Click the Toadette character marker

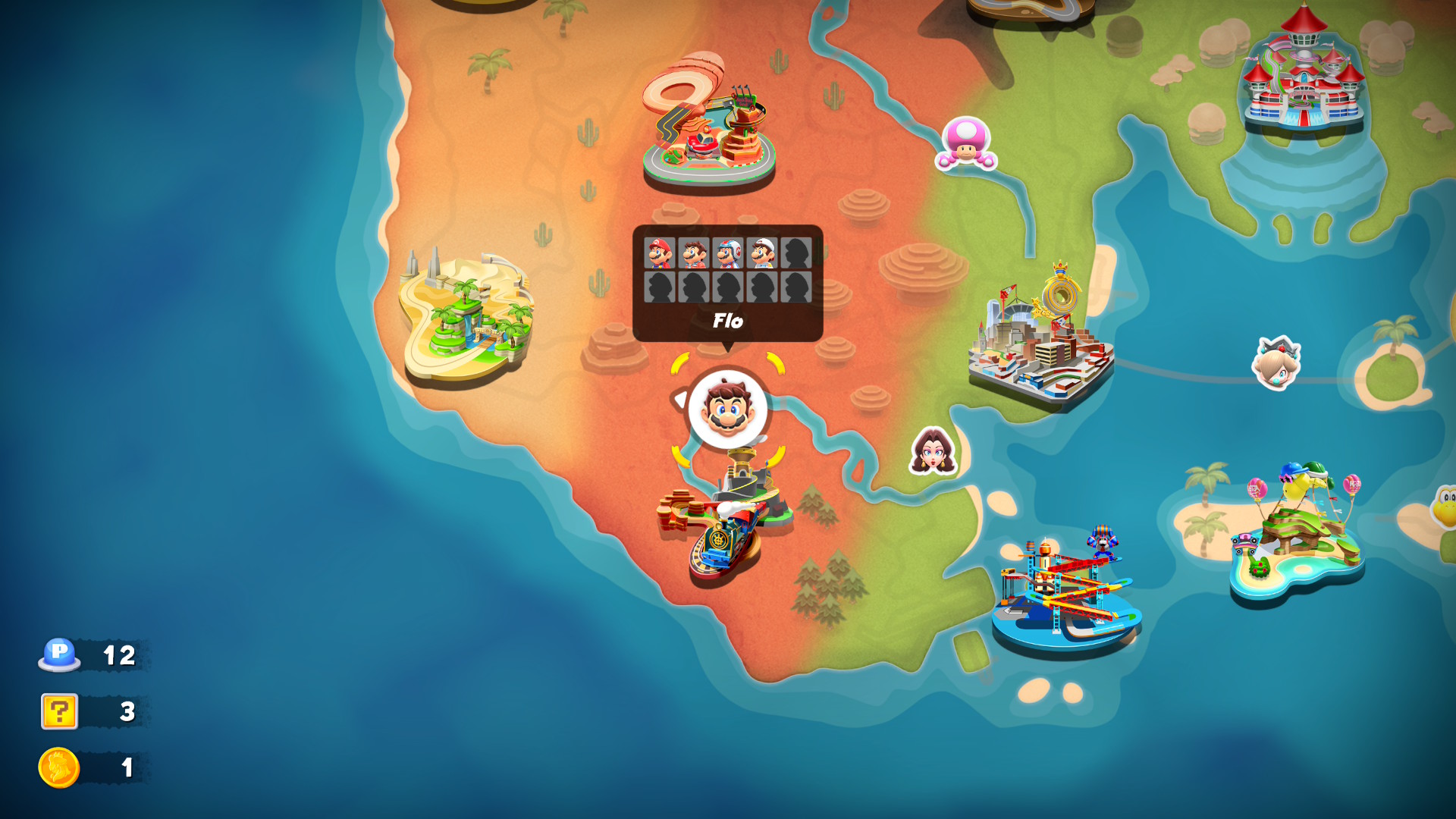[965, 143]
